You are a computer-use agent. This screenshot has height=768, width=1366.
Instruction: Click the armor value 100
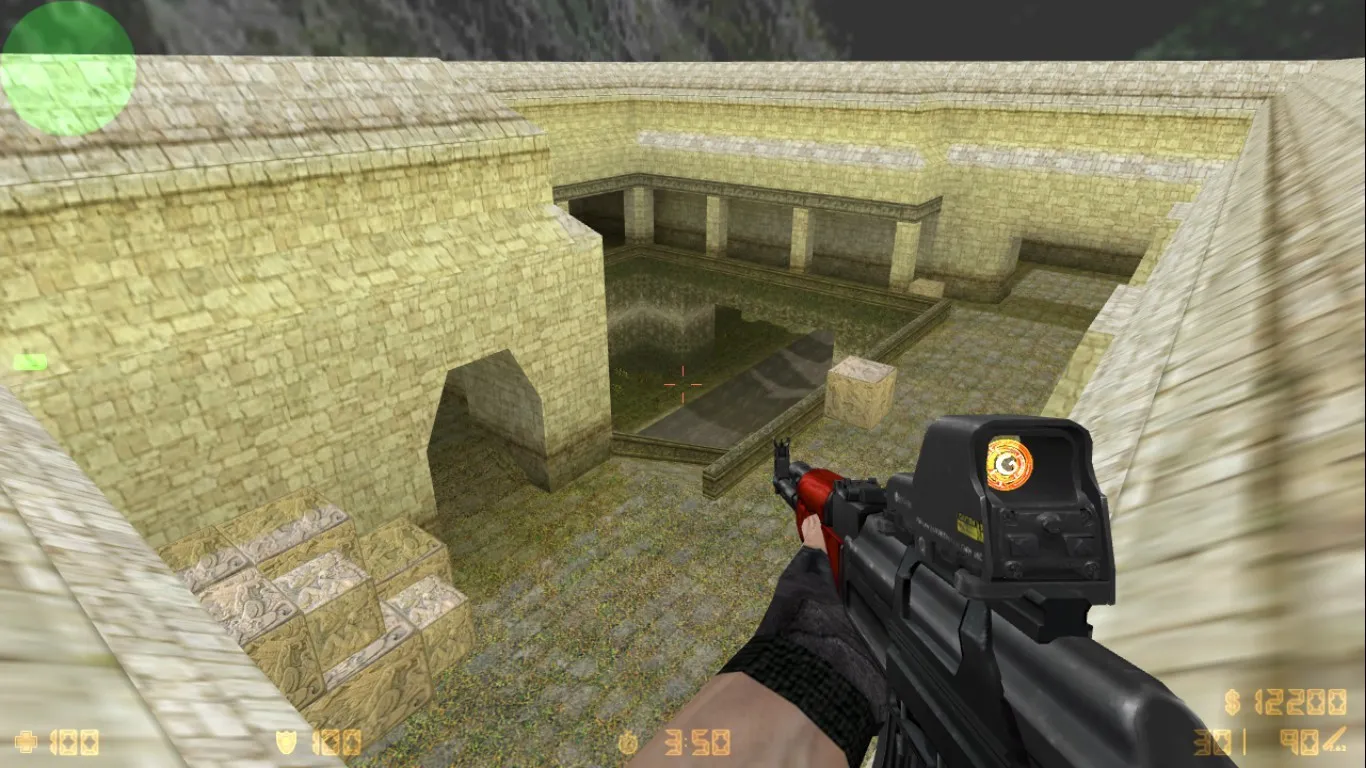tap(334, 741)
